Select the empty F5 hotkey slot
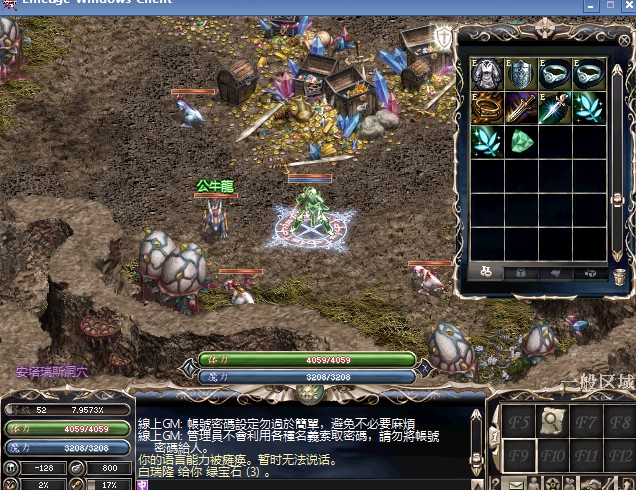This screenshot has height=490, width=636. pos(517,422)
